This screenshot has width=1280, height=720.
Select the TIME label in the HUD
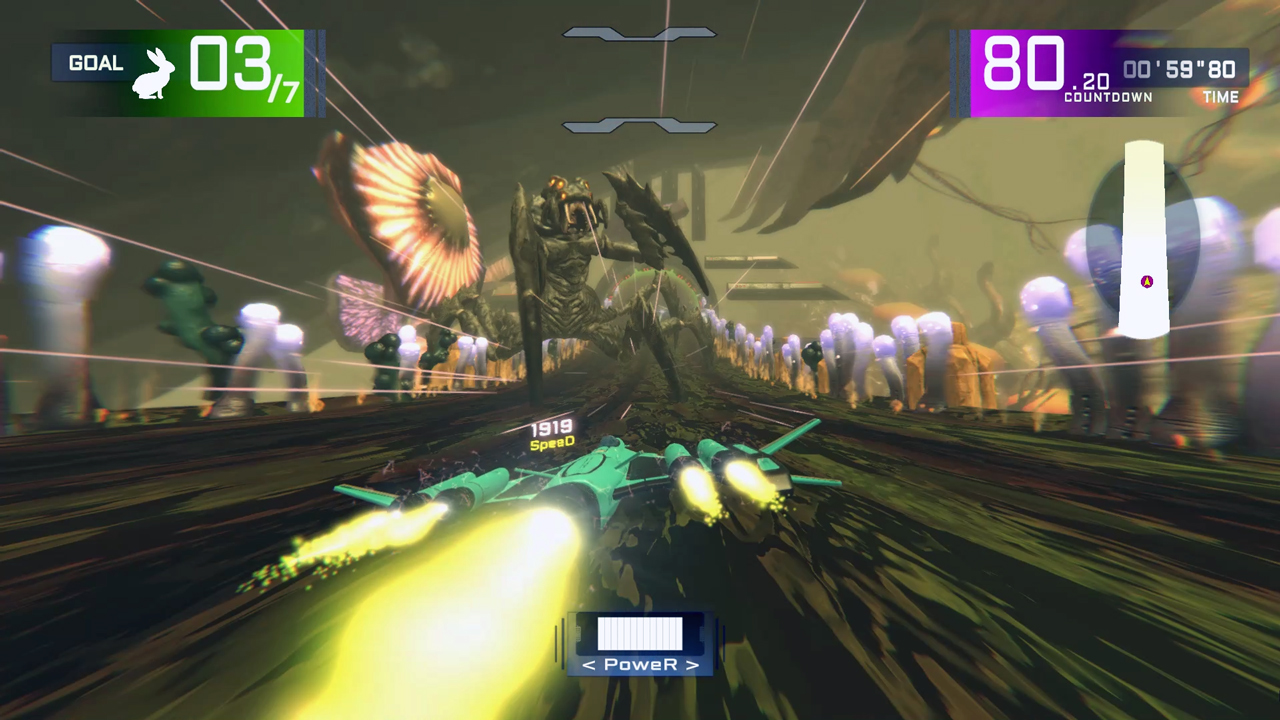point(1221,97)
